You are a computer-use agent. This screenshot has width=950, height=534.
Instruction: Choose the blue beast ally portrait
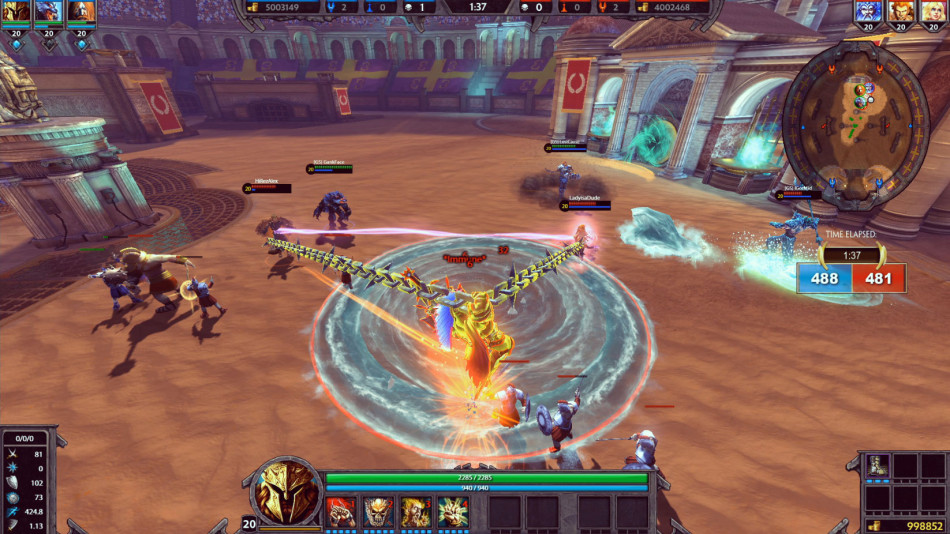pos(48,12)
